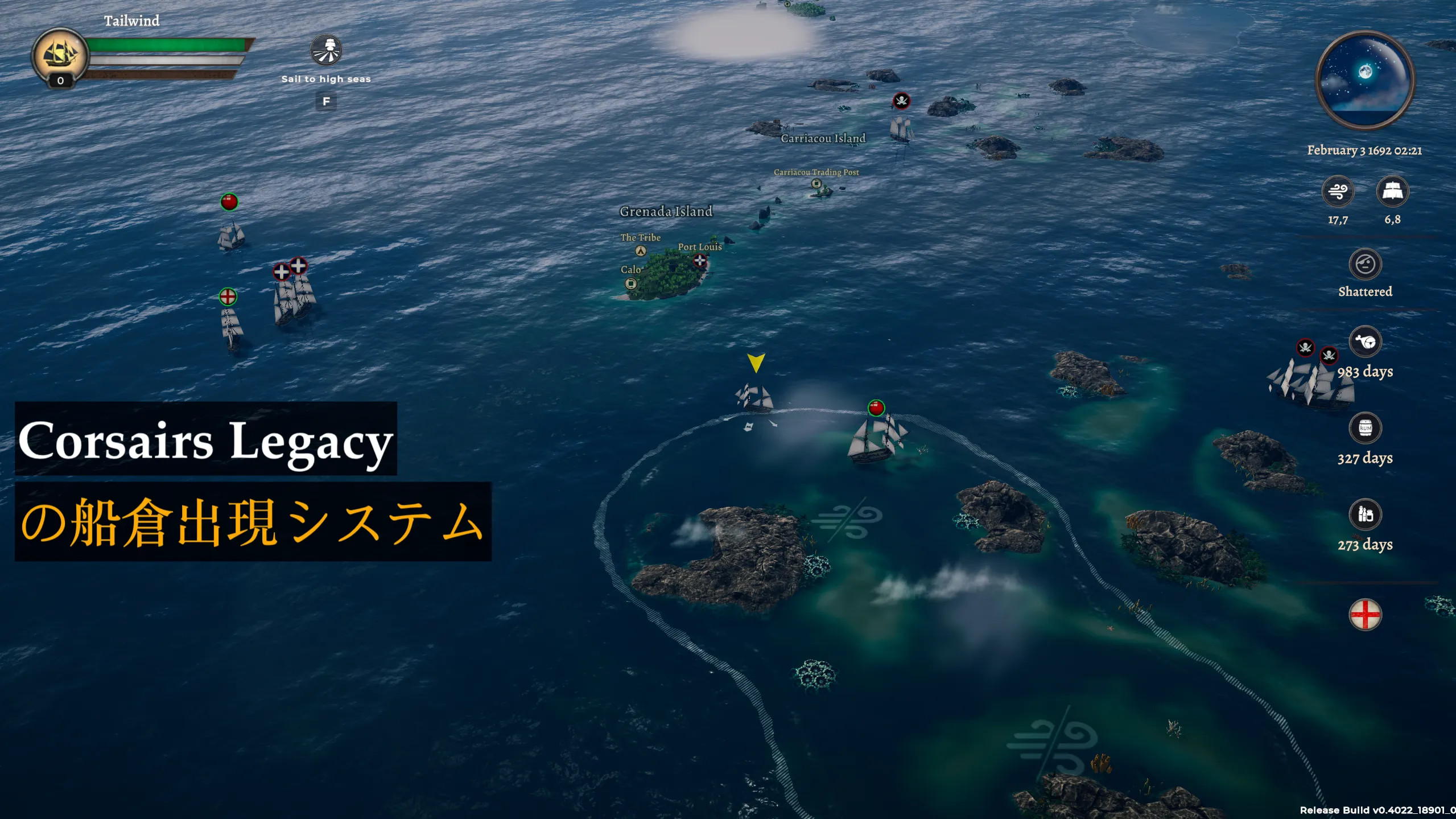Select the Grenada Island label
This screenshot has height=819, width=1456.
[x=665, y=211]
